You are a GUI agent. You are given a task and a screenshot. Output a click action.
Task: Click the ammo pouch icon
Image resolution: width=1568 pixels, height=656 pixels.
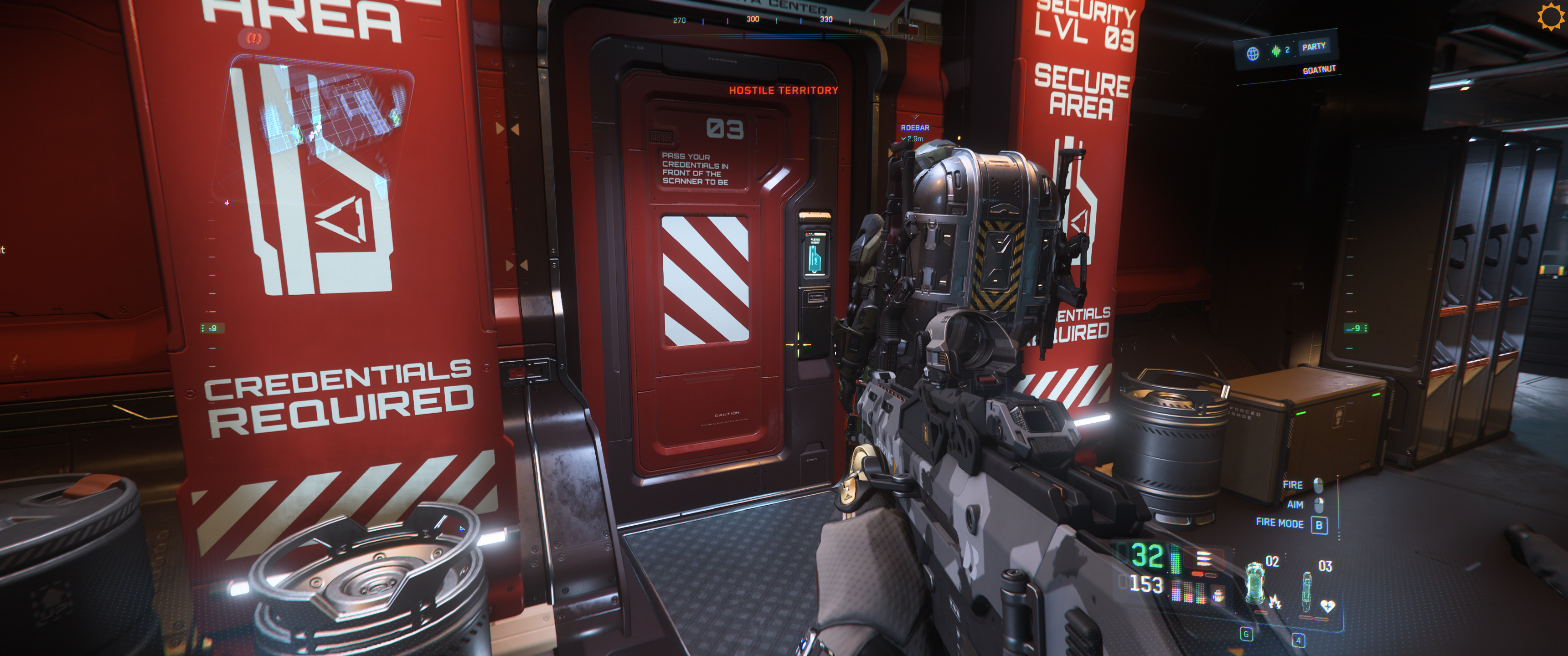[x=1218, y=595]
